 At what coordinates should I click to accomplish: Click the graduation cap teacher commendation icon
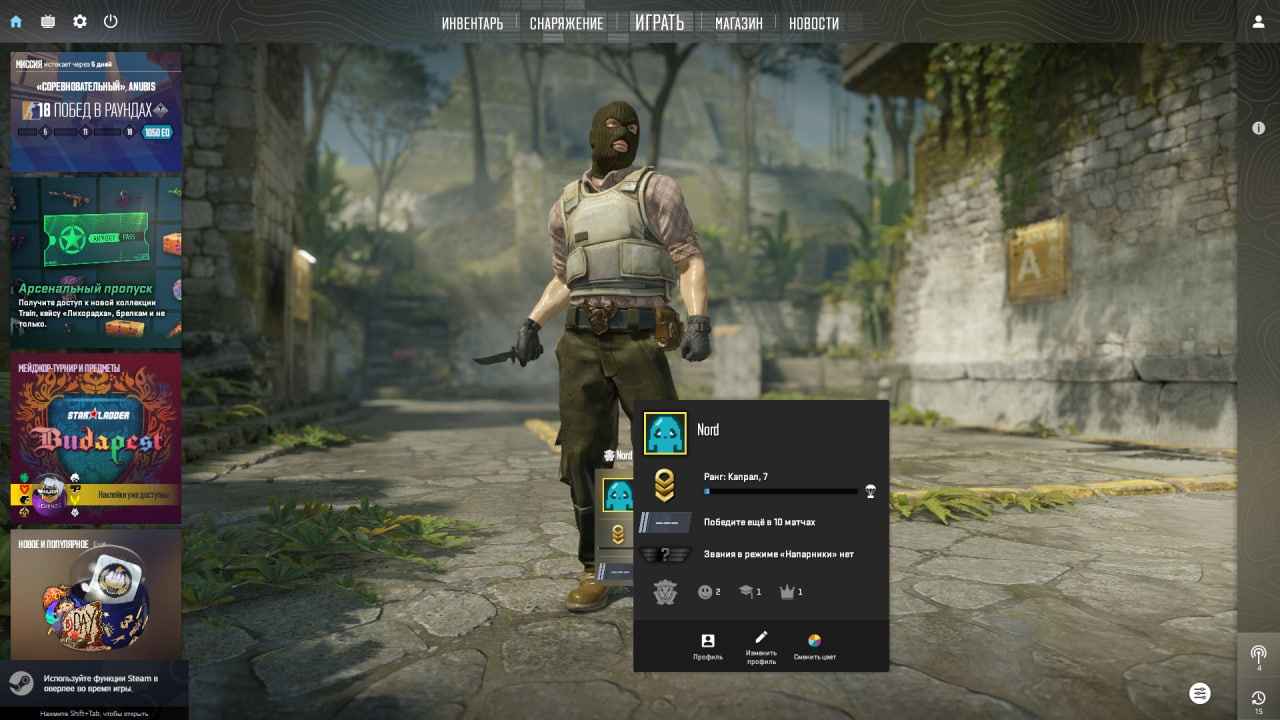coord(747,591)
